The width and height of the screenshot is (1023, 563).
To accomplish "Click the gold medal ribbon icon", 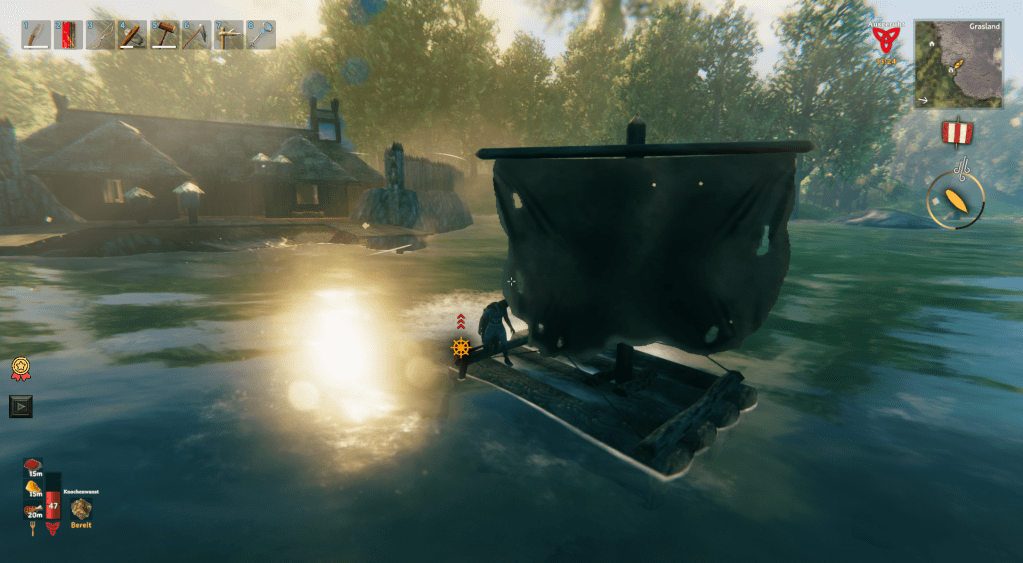I will click(x=20, y=368).
